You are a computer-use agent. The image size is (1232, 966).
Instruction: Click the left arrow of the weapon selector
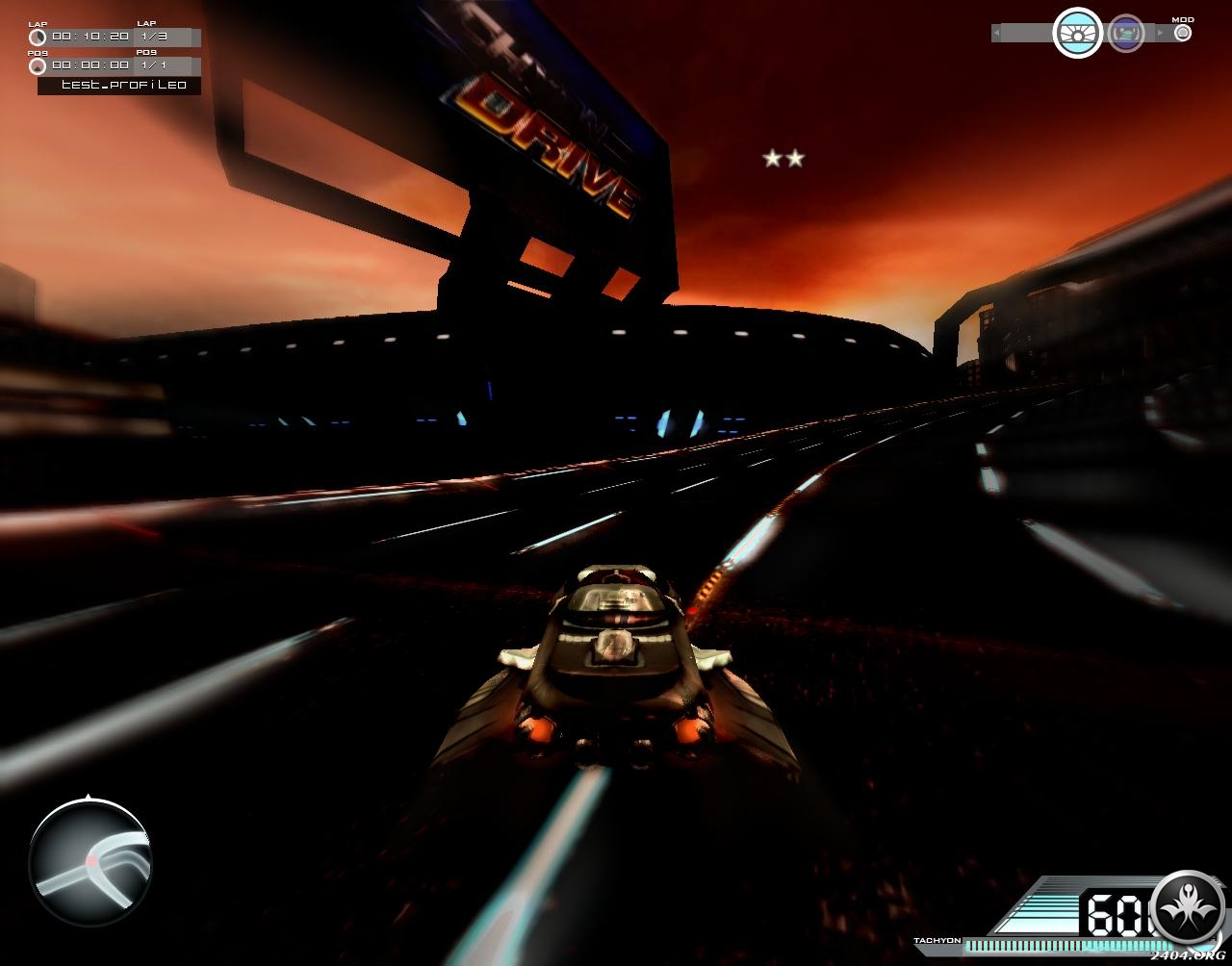click(996, 34)
